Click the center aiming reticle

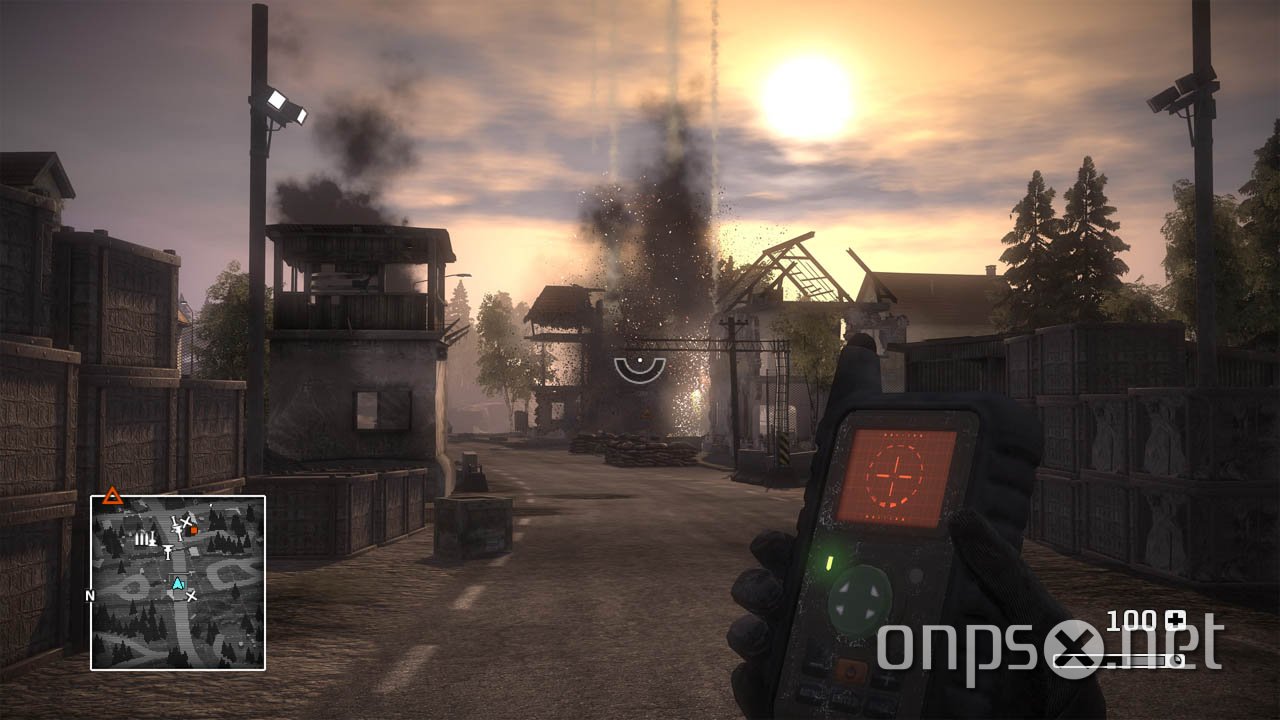[x=638, y=367]
